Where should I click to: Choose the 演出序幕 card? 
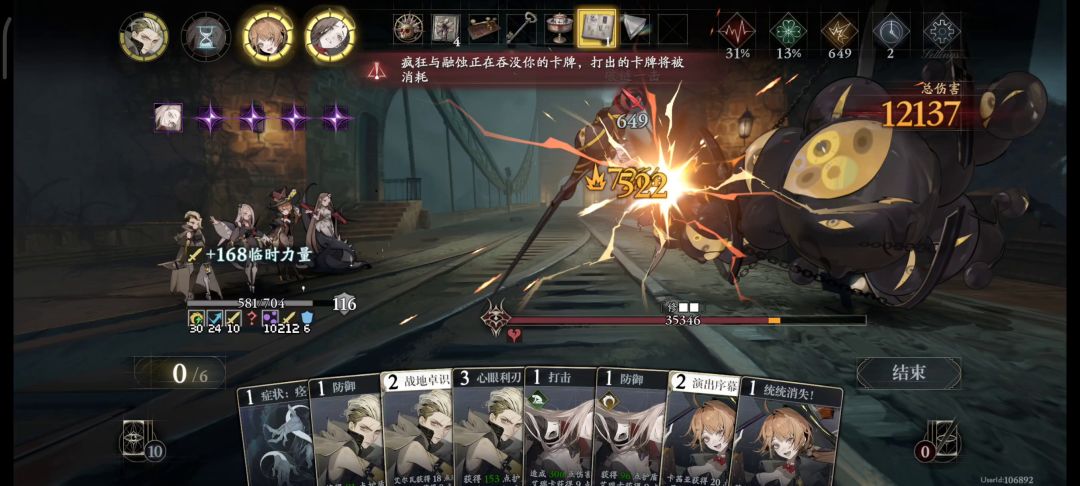tap(699, 430)
